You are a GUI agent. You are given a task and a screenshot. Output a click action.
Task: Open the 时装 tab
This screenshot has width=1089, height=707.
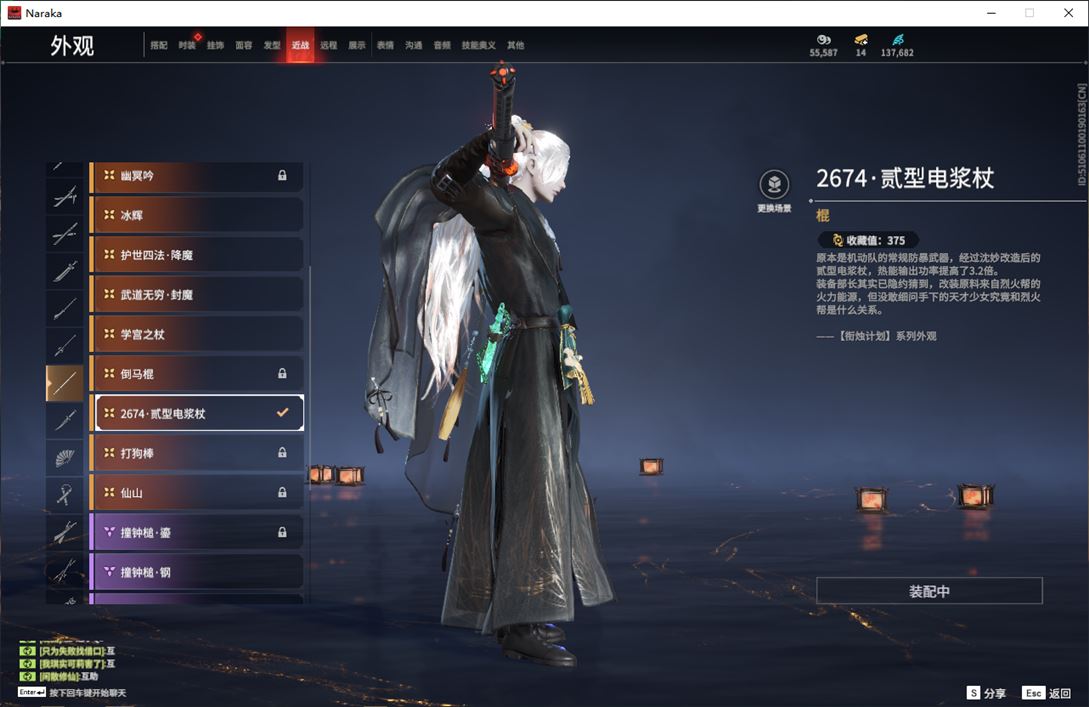coord(187,45)
